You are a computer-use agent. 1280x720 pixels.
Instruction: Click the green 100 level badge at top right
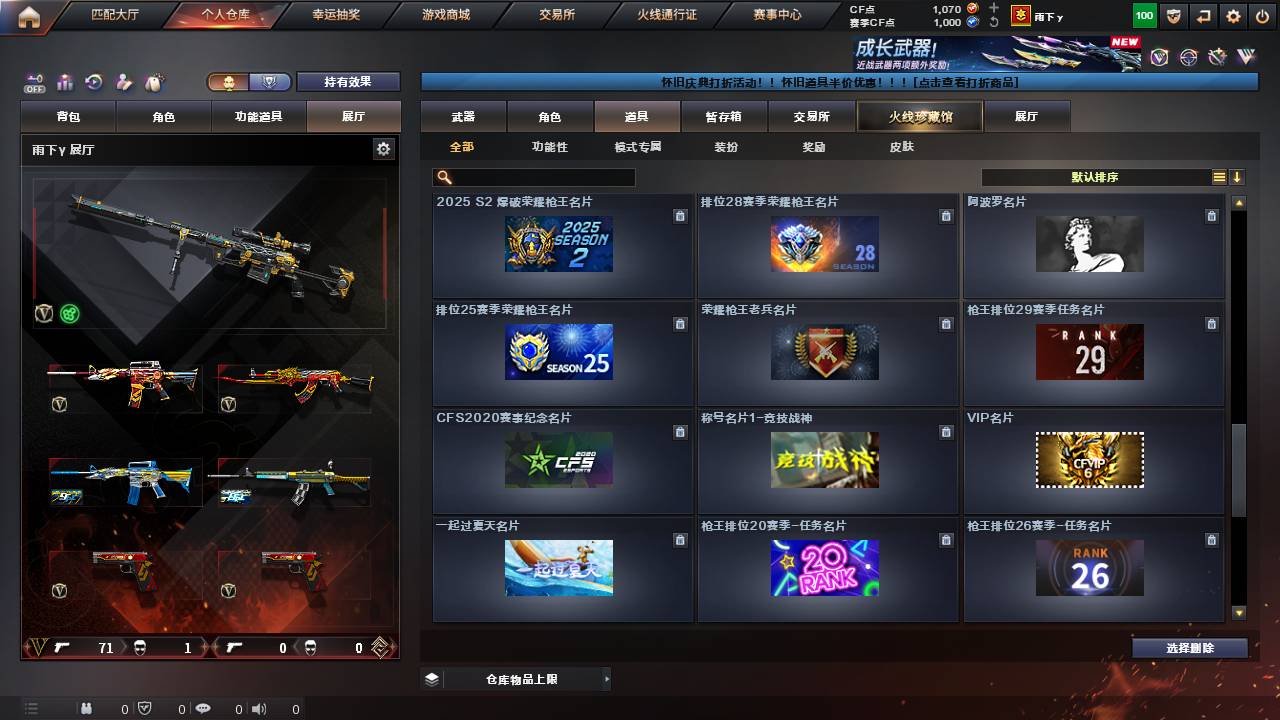pyautogui.click(x=1143, y=15)
